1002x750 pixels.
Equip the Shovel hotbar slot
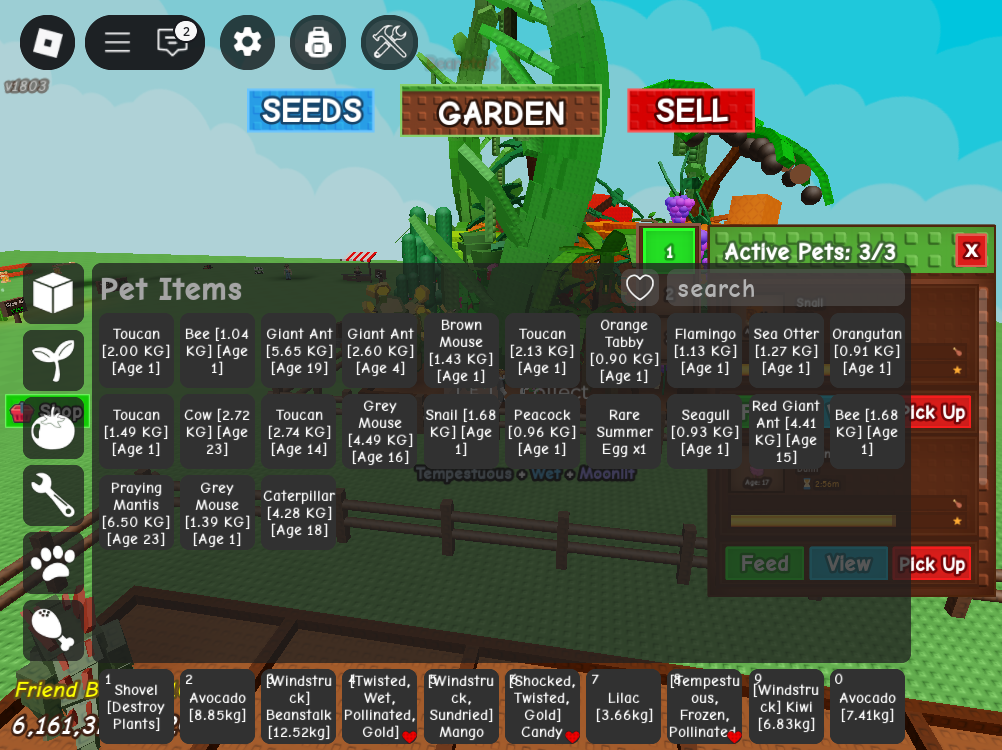[x=136, y=707]
